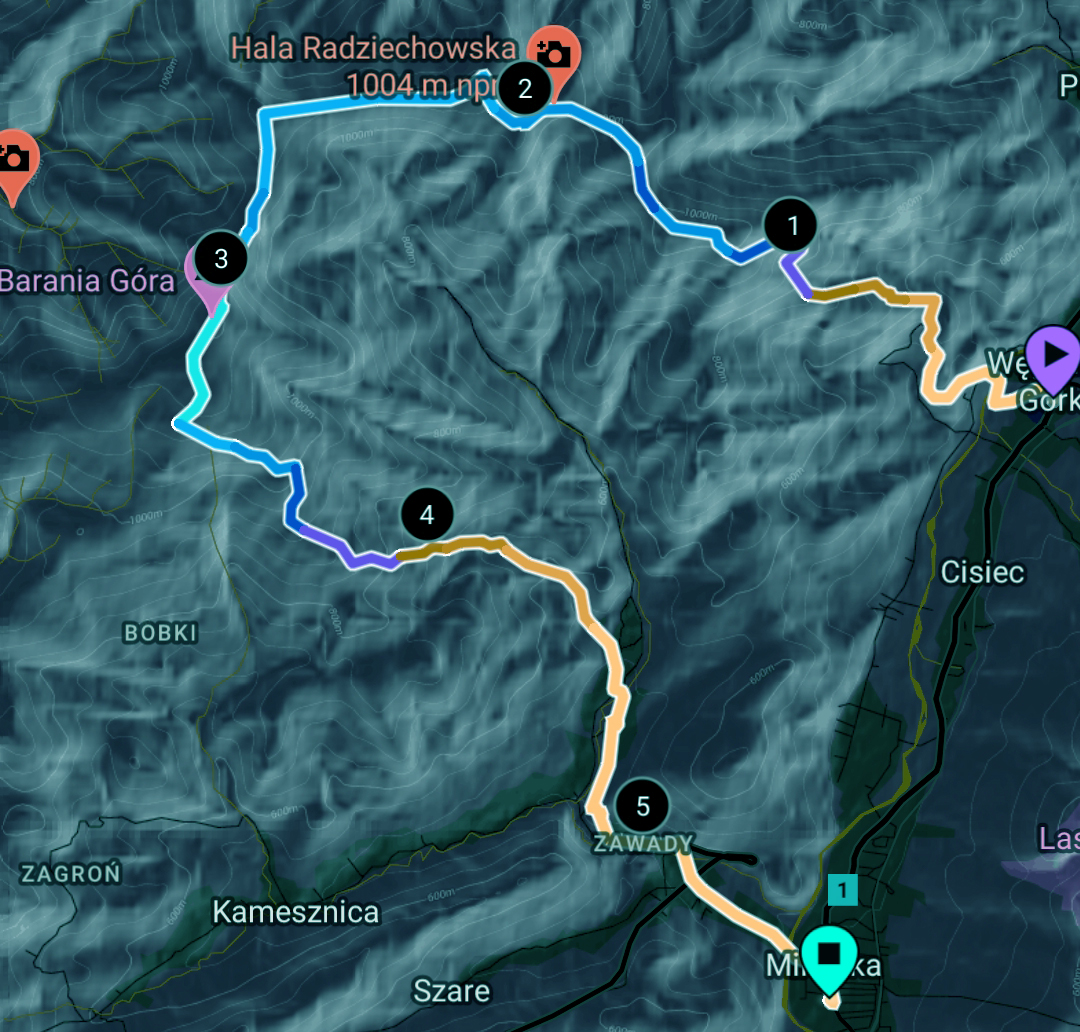
Task: Choose waypoint marker number 3
Action: (x=221, y=259)
